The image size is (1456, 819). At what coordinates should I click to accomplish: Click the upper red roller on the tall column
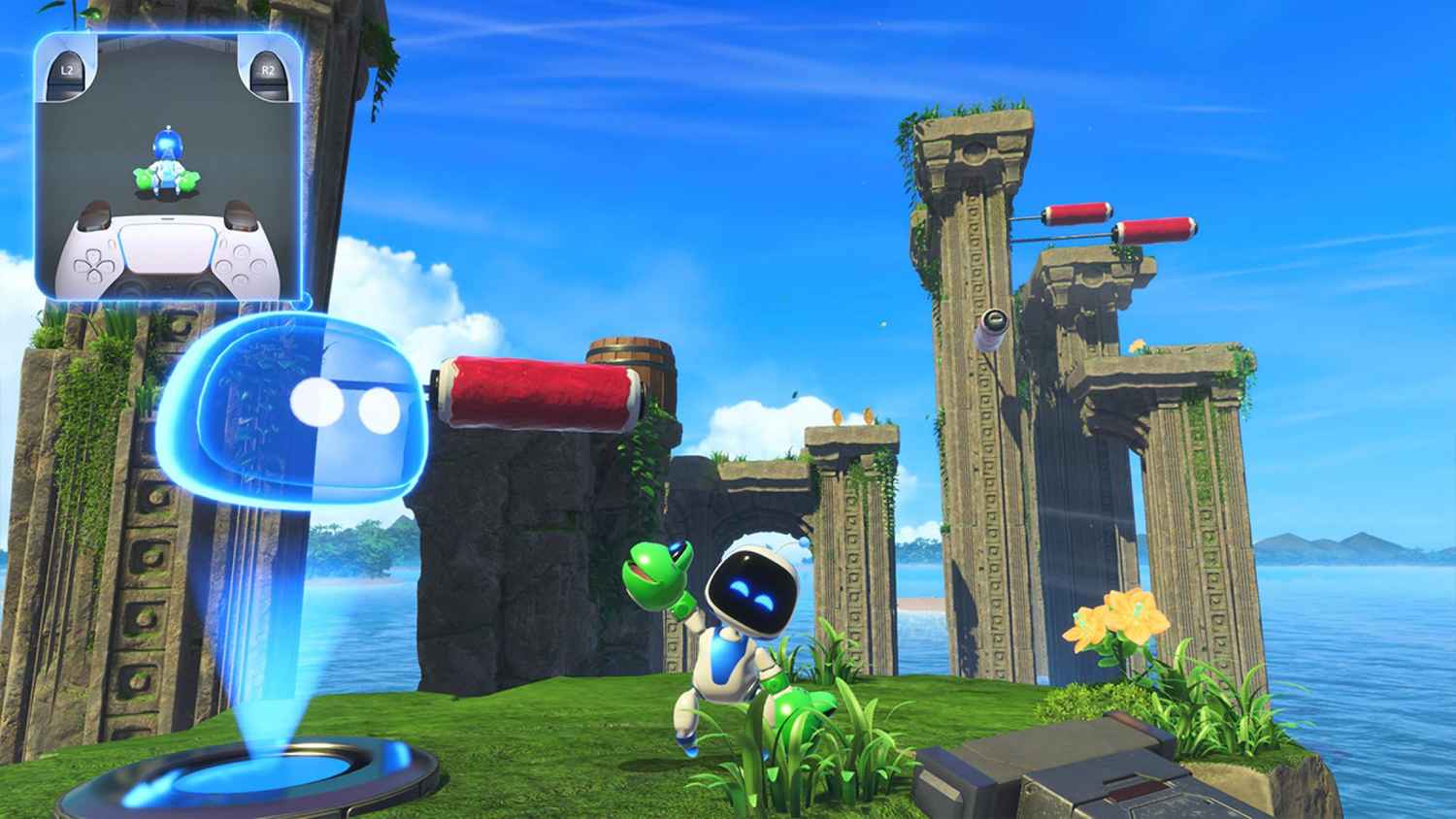(1077, 213)
